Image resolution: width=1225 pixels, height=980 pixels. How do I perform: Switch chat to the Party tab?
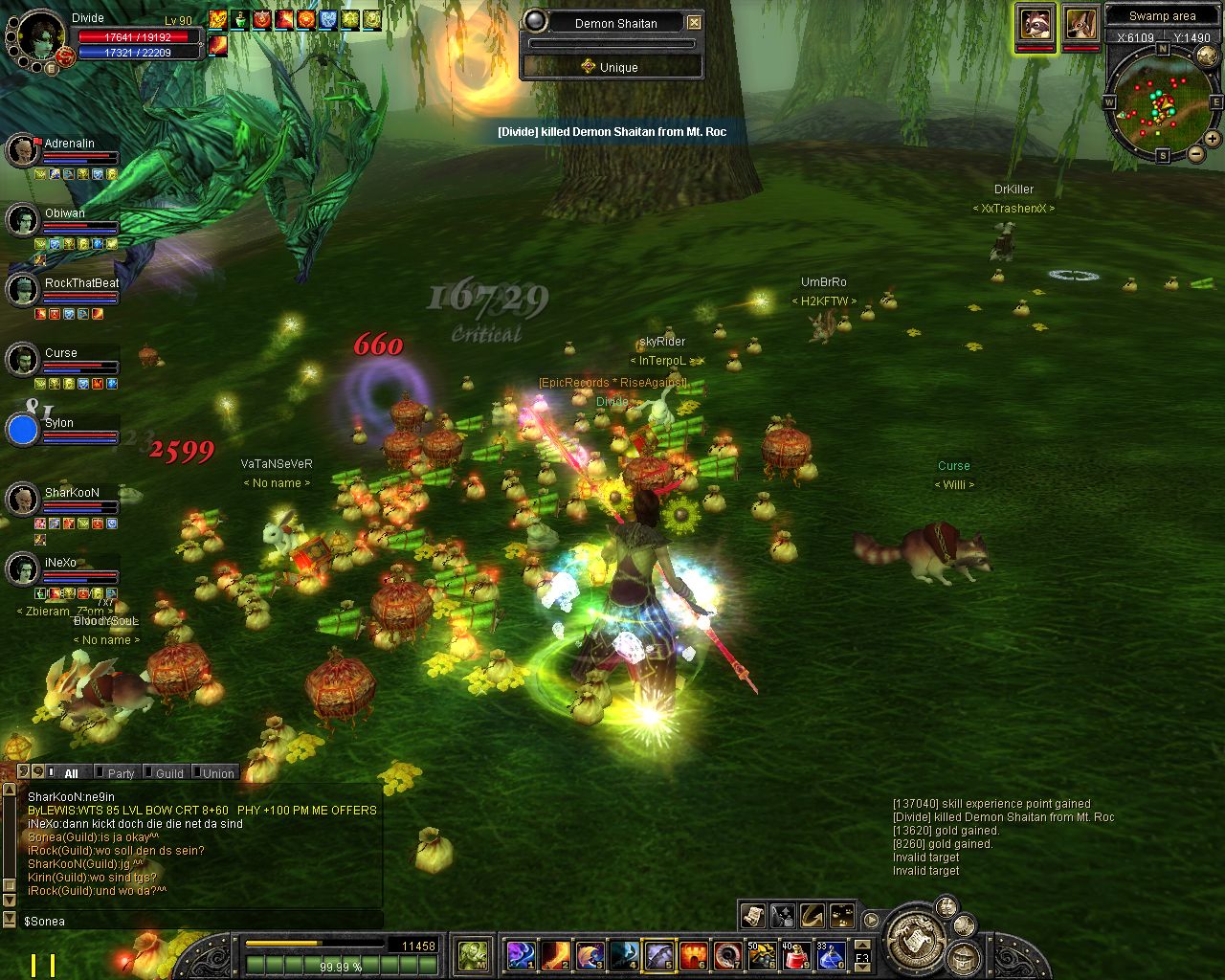[x=121, y=773]
